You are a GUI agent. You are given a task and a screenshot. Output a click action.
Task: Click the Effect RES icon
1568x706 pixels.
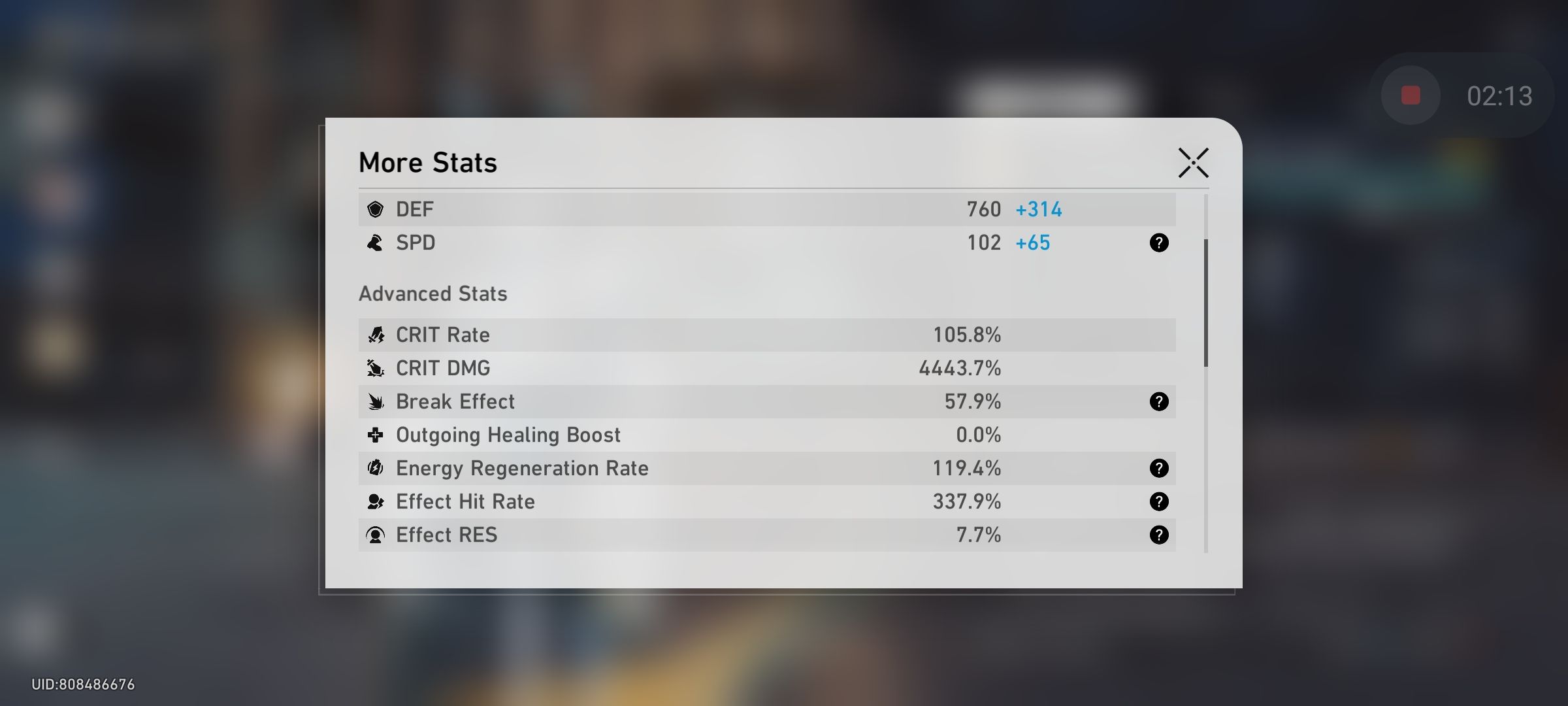click(x=376, y=535)
